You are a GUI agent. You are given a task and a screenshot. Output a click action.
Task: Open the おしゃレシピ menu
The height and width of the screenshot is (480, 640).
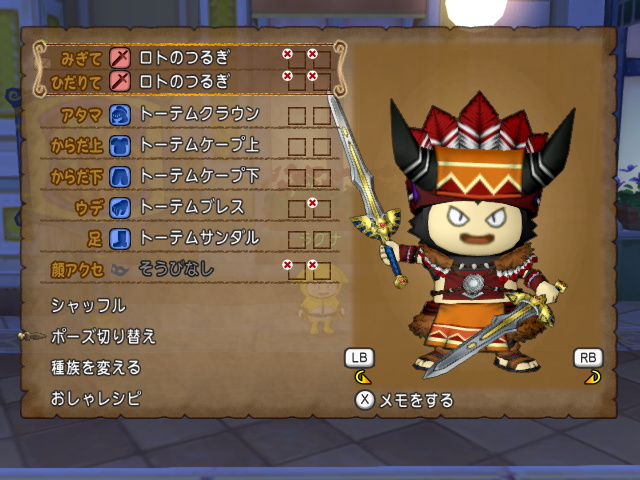coord(96,398)
